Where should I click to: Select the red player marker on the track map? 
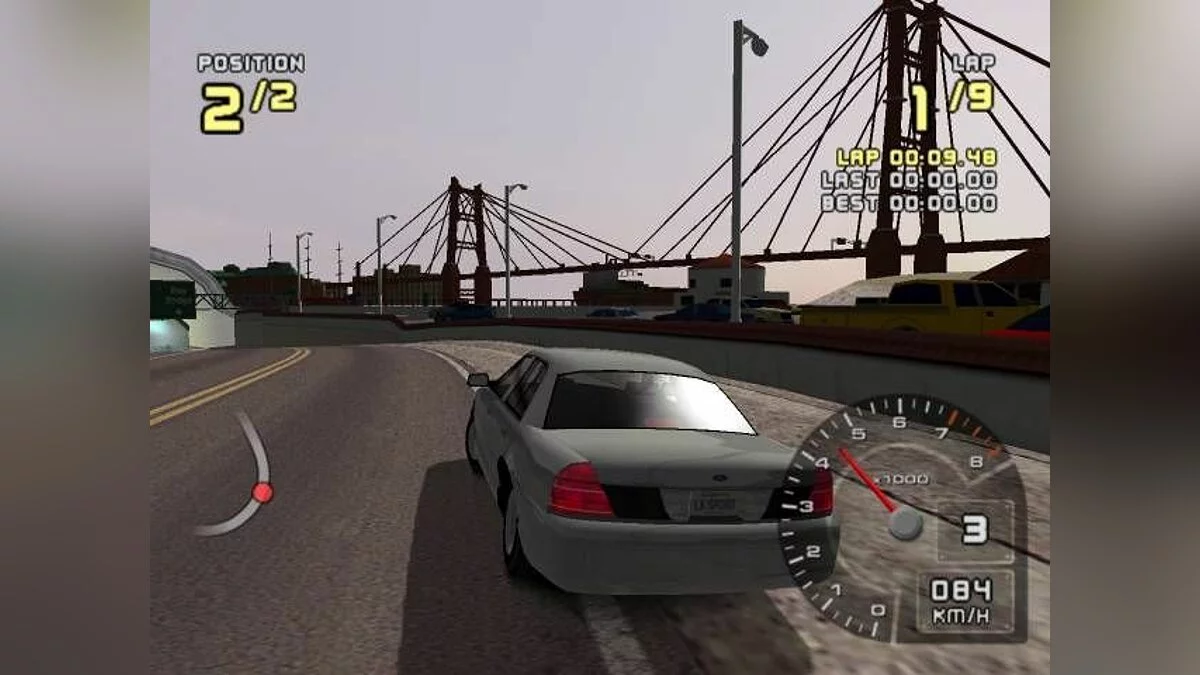(262, 492)
